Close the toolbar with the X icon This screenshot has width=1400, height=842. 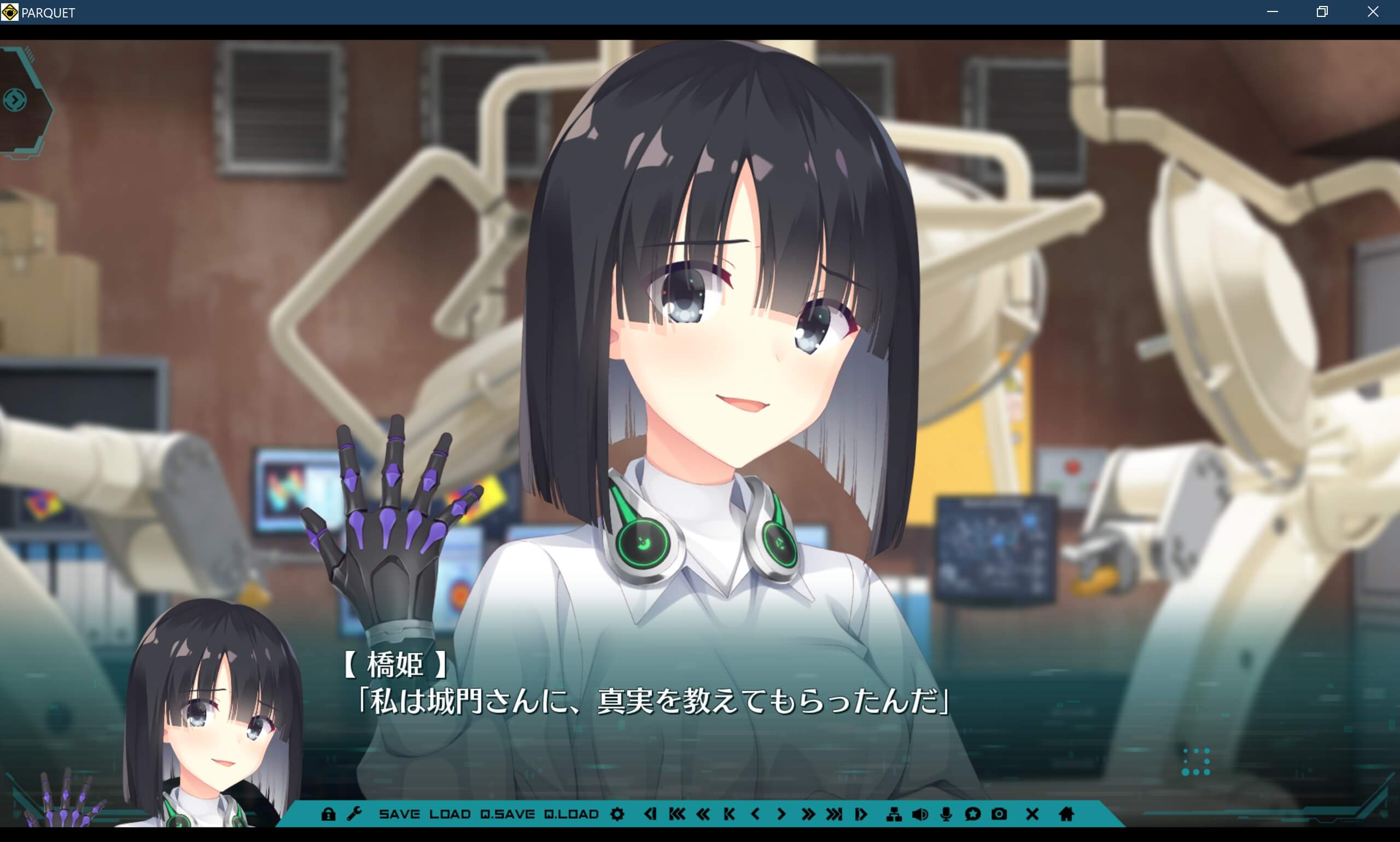coord(1032,815)
